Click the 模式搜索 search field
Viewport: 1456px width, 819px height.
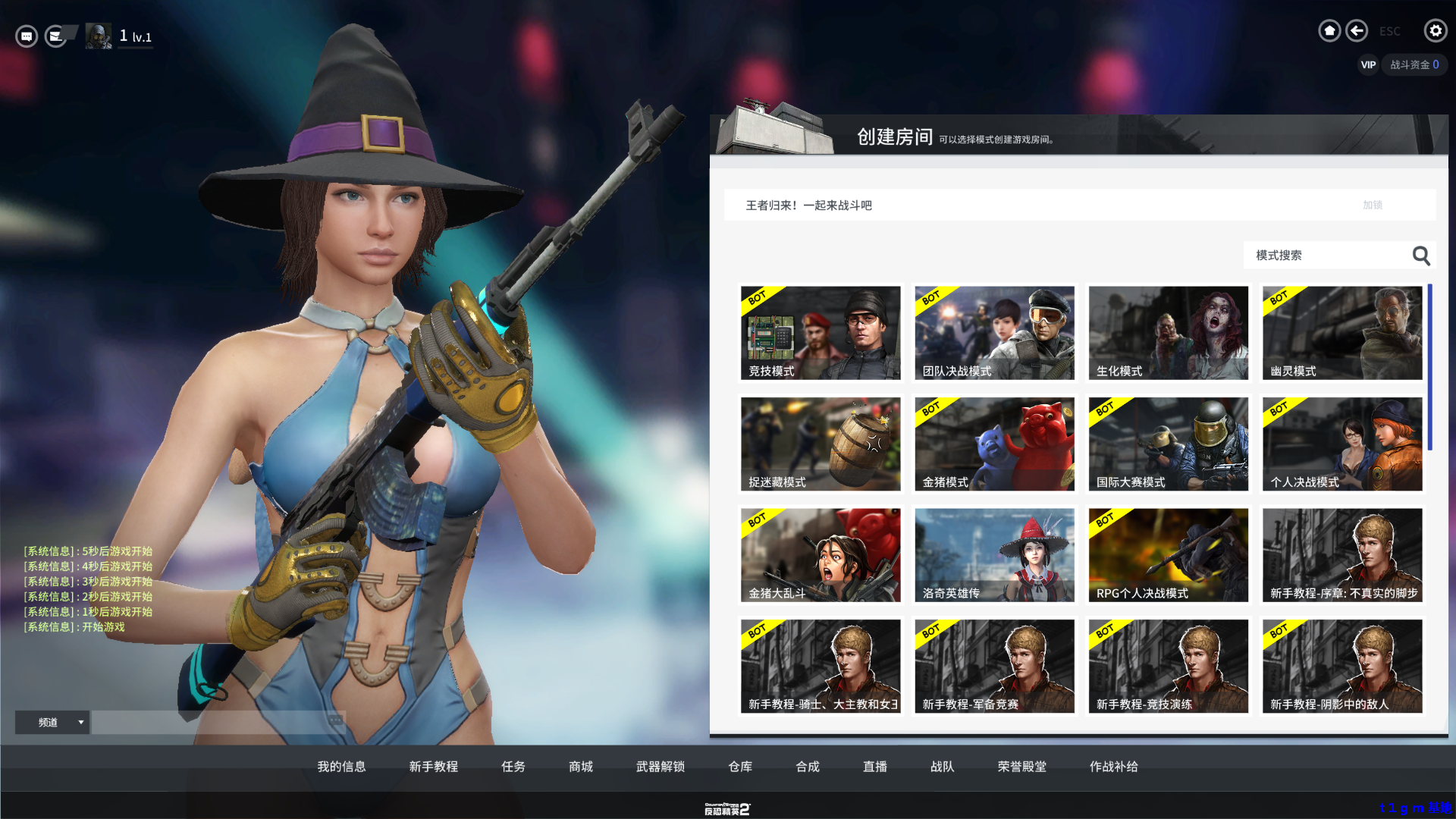pyautogui.click(x=1327, y=256)
